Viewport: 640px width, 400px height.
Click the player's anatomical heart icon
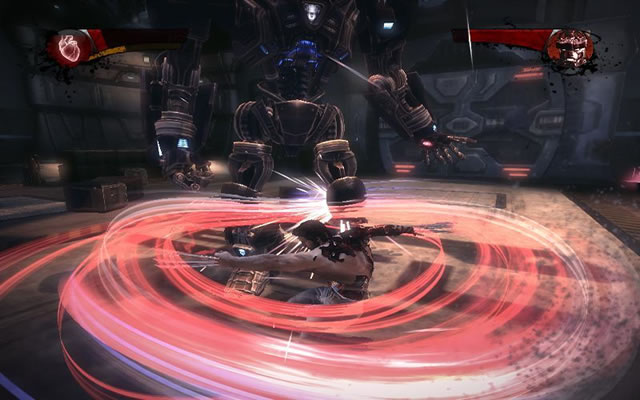click(70, 47)
